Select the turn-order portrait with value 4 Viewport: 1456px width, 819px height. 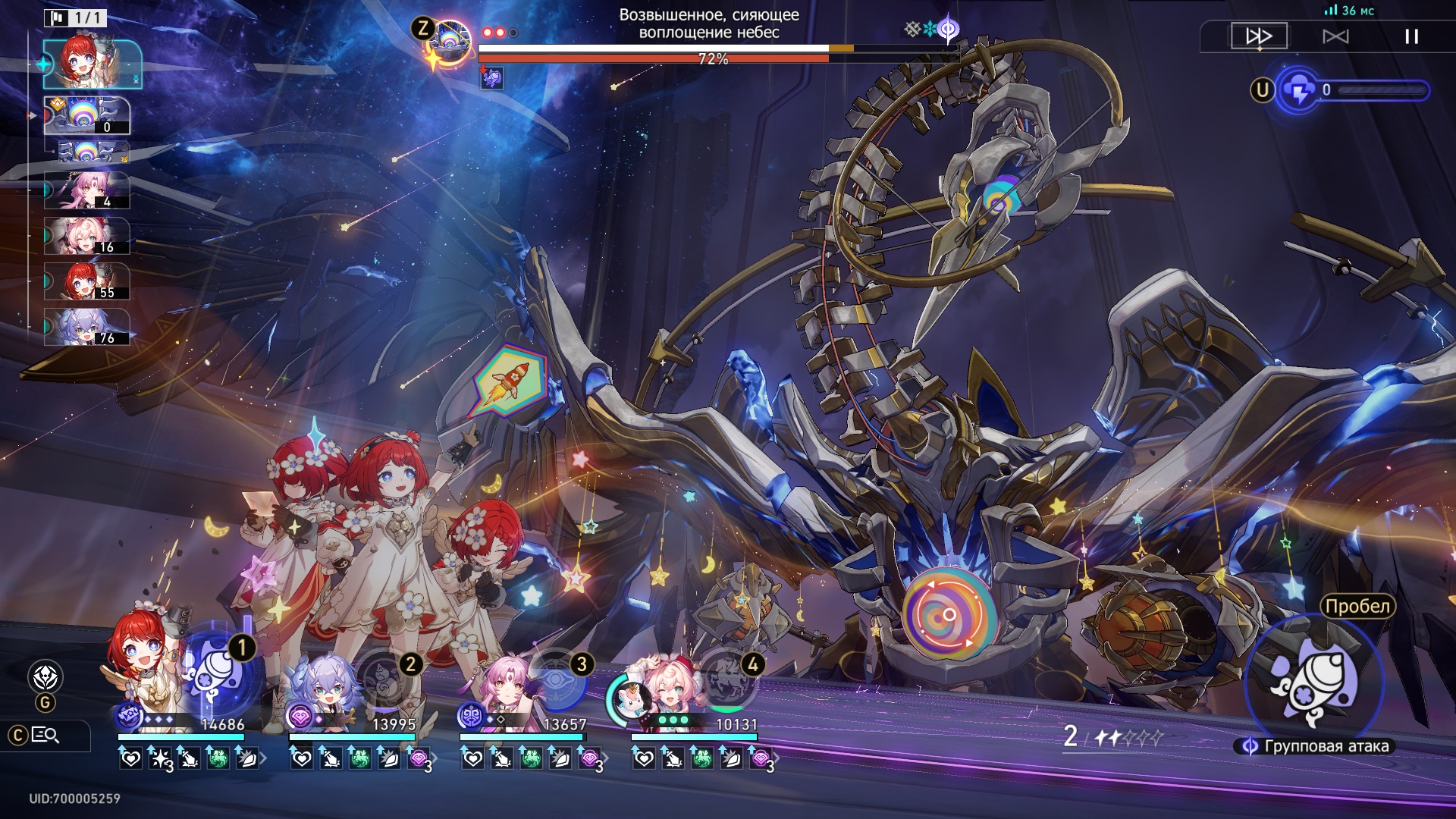(86, 190)
